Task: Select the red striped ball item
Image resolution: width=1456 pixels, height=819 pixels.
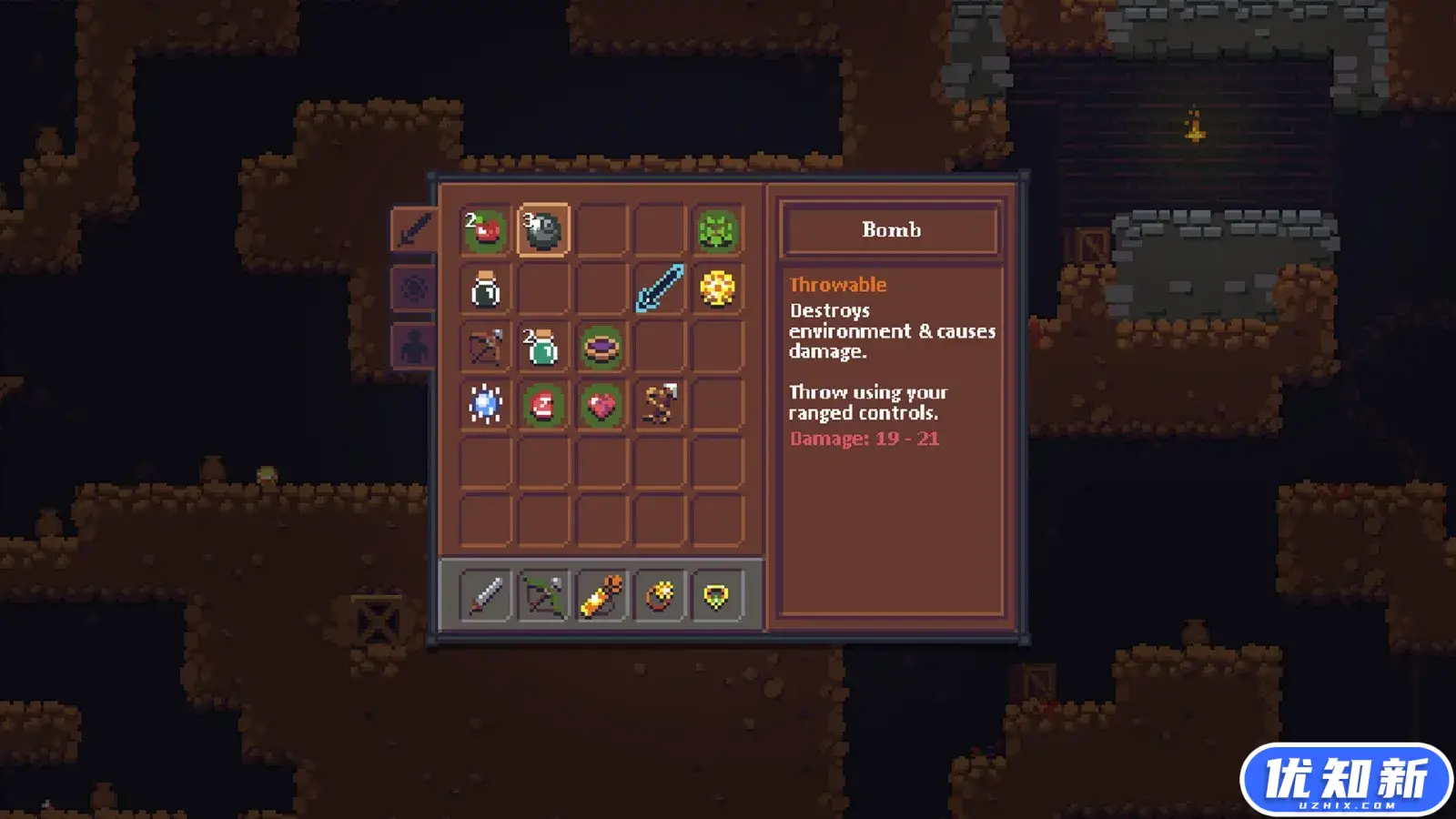Action: [x=543, y=405]
